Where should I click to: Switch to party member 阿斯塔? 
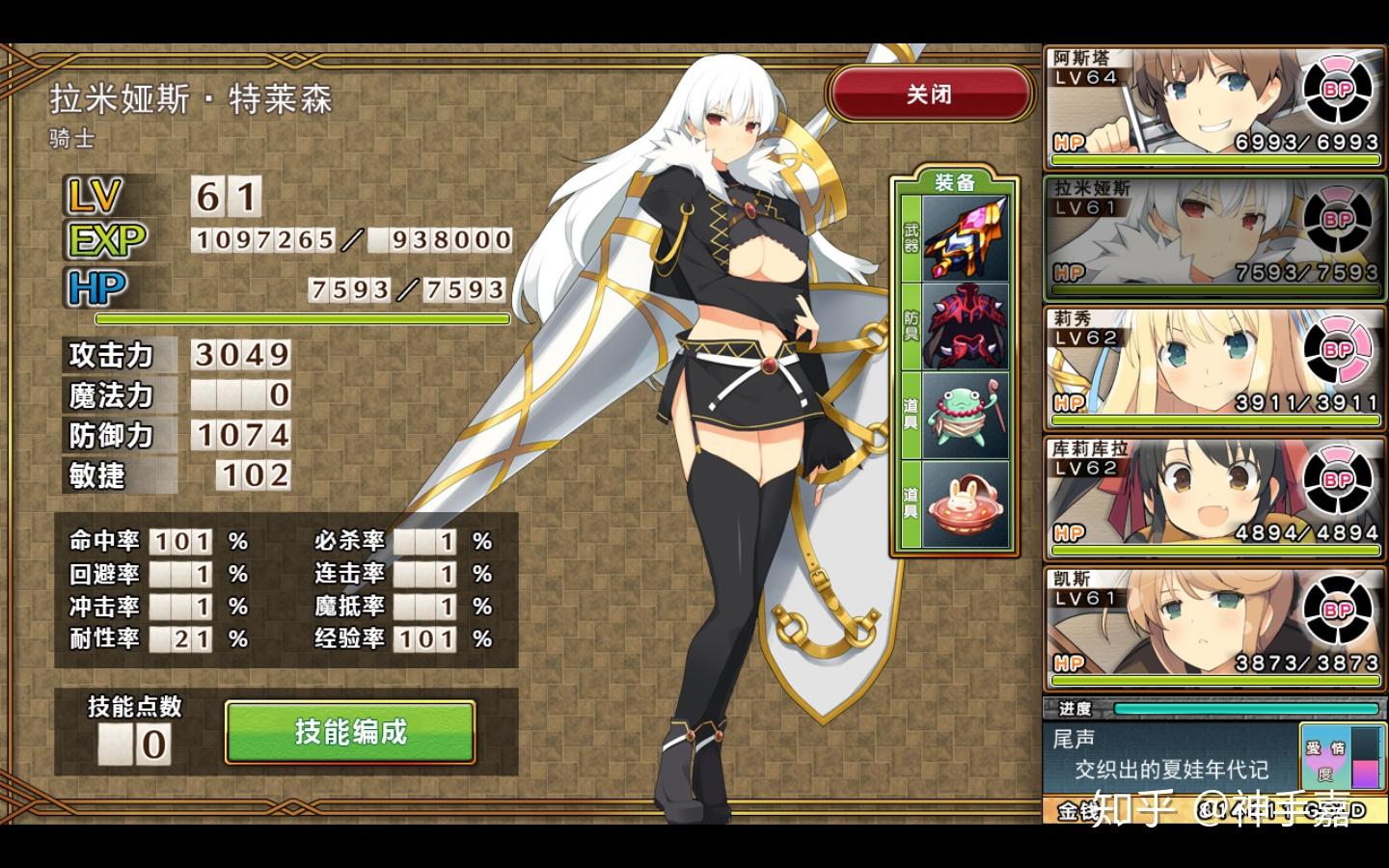coord(1213,106)
